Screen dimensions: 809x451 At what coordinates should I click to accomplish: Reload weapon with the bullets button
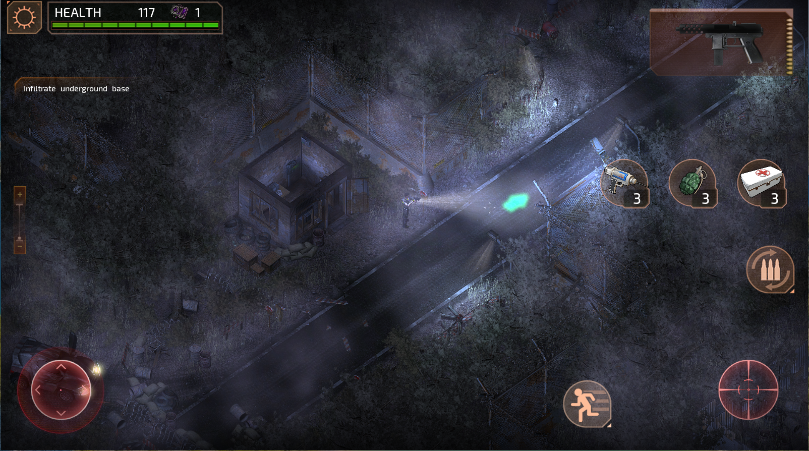770,270
